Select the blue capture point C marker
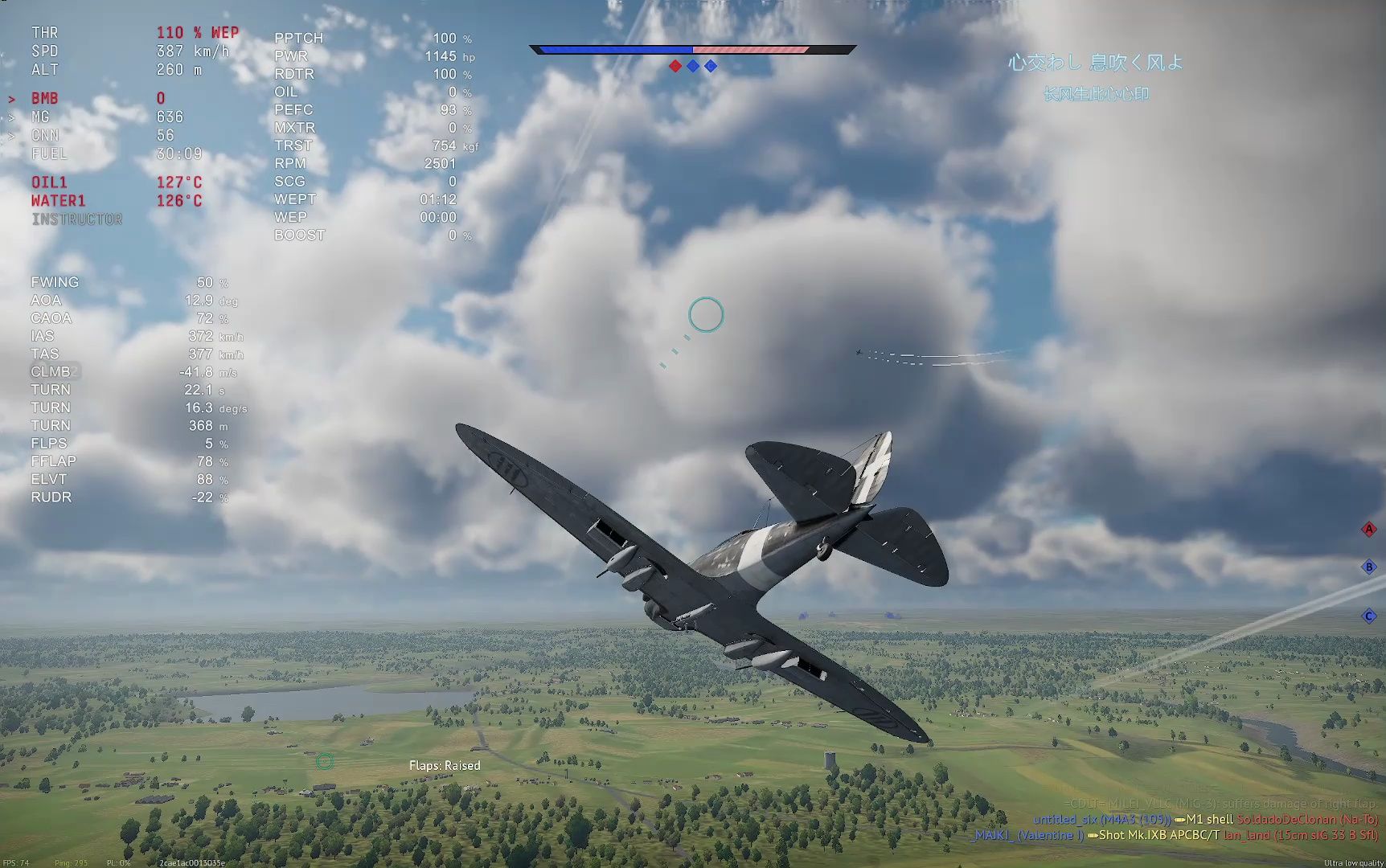 click(x=1368, y=616)
